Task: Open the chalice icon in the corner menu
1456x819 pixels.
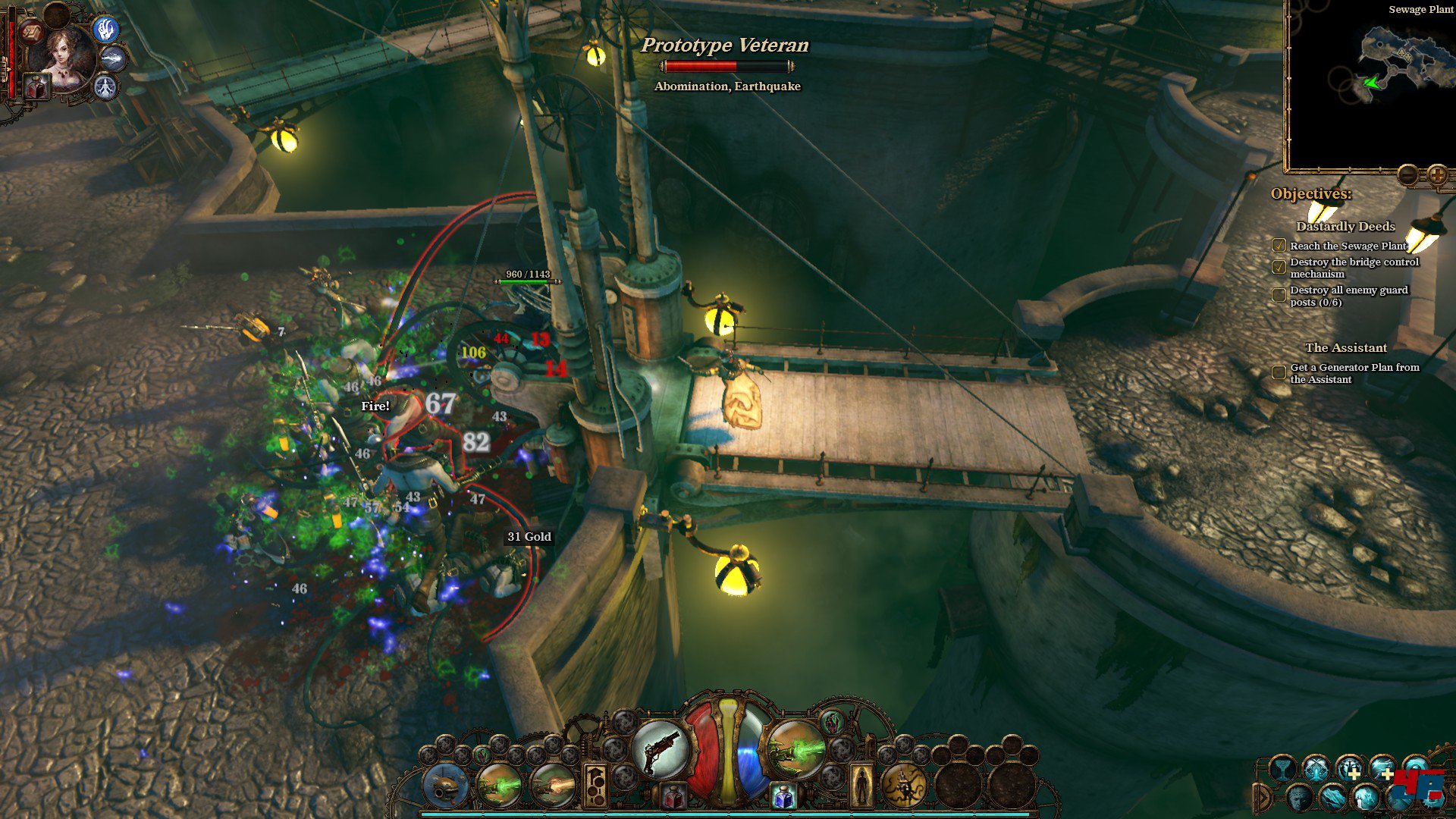Action: point(1282,769)
